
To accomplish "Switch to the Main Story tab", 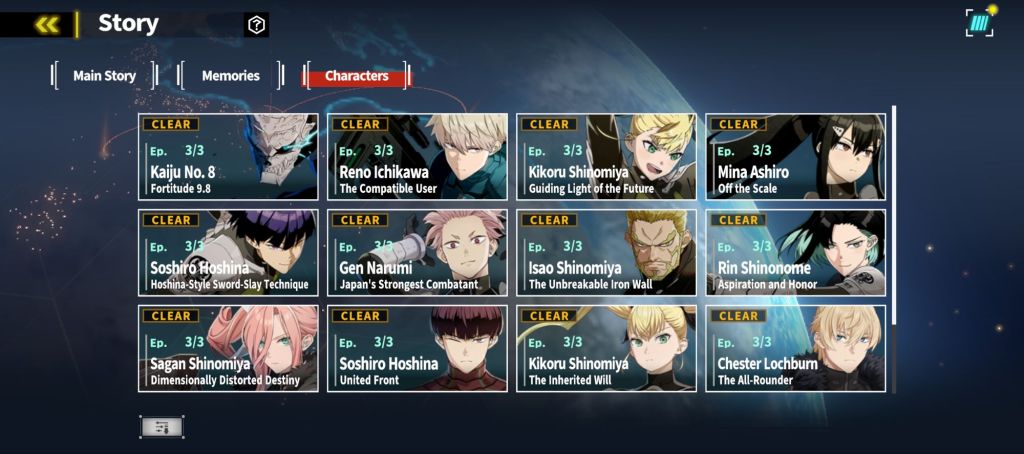I will click(x=104, y=76).
